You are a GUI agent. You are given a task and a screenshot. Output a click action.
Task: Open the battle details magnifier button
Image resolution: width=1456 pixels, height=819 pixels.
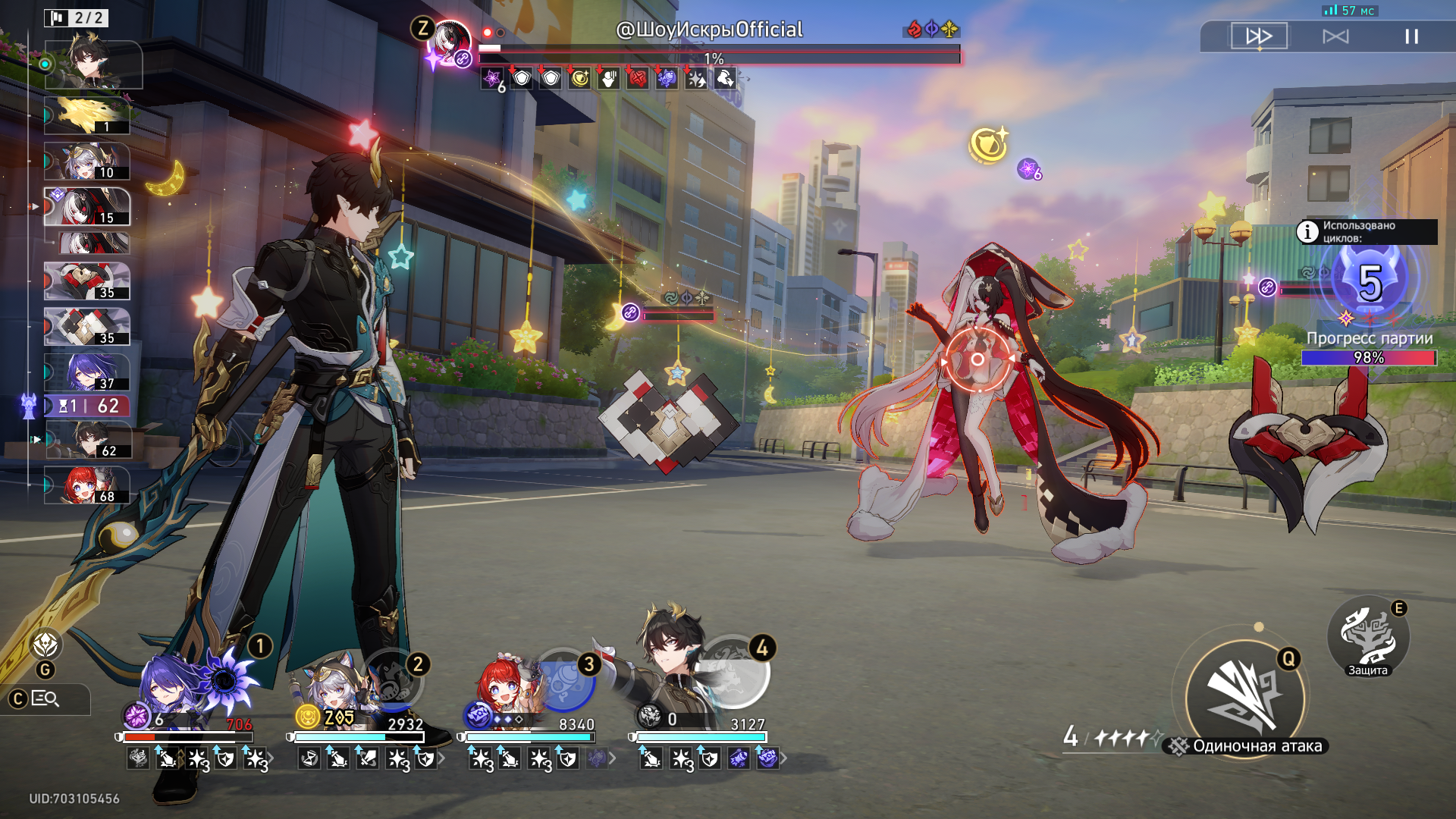point(46,698)
